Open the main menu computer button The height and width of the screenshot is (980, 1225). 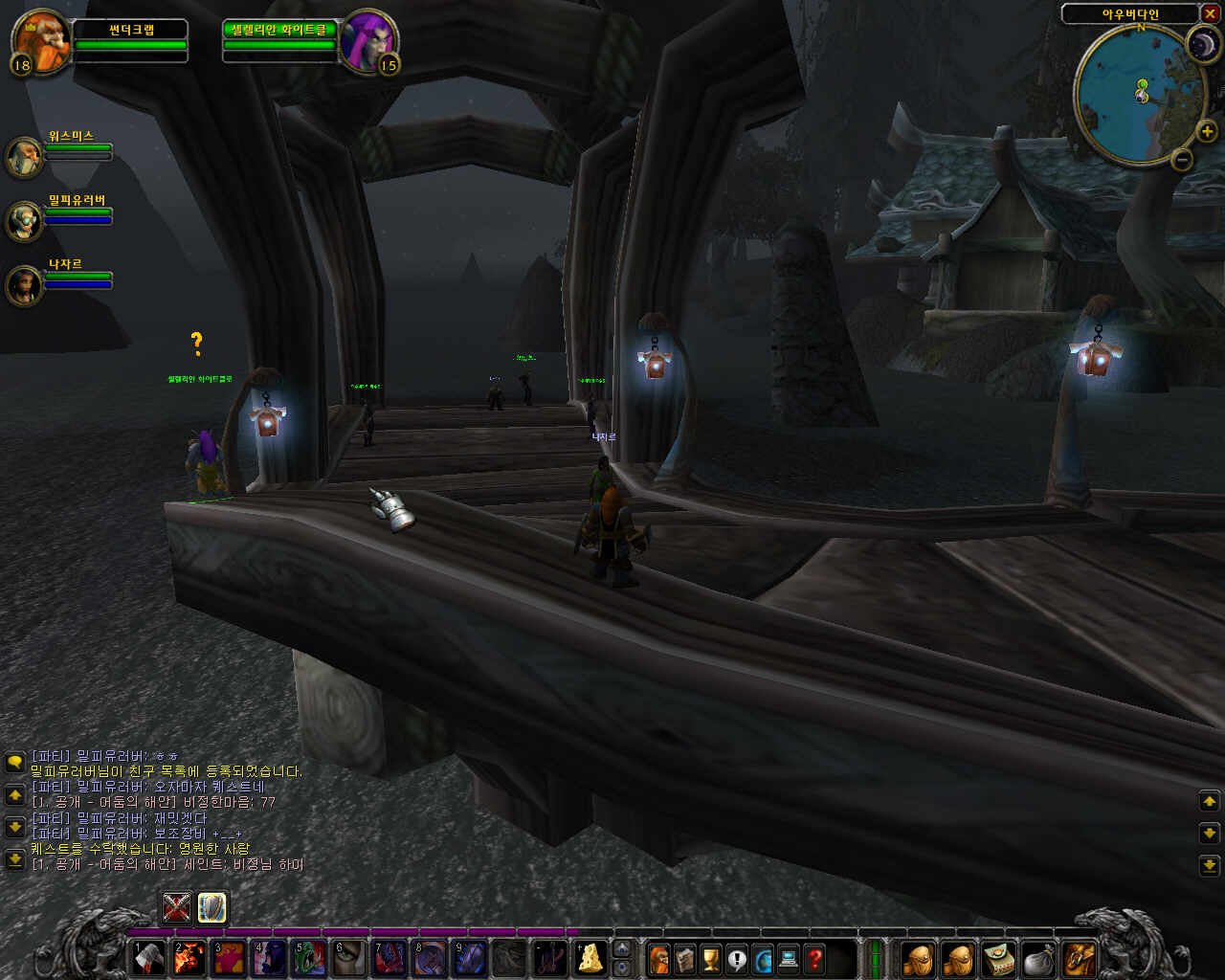[x=789, y=958]
